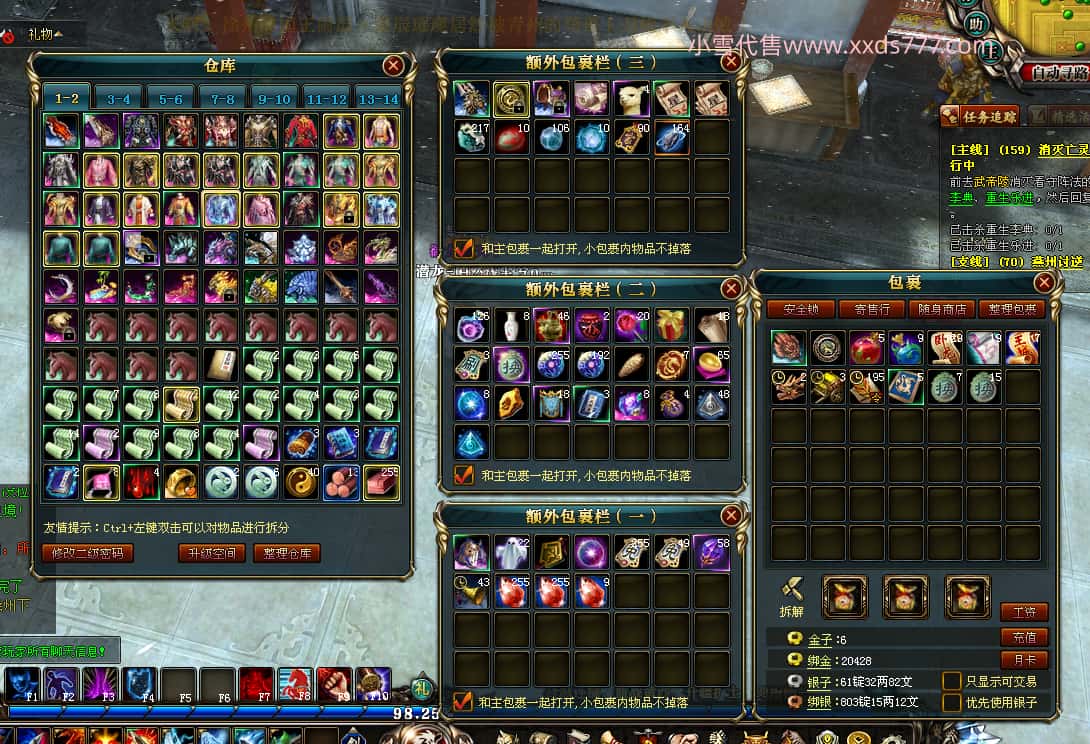Viewport: 1090px width, 744px height.
Task: Activate the 自动寻路 auto-pathfinding button
Action: pyautogui.click(x=1057, y=72)
